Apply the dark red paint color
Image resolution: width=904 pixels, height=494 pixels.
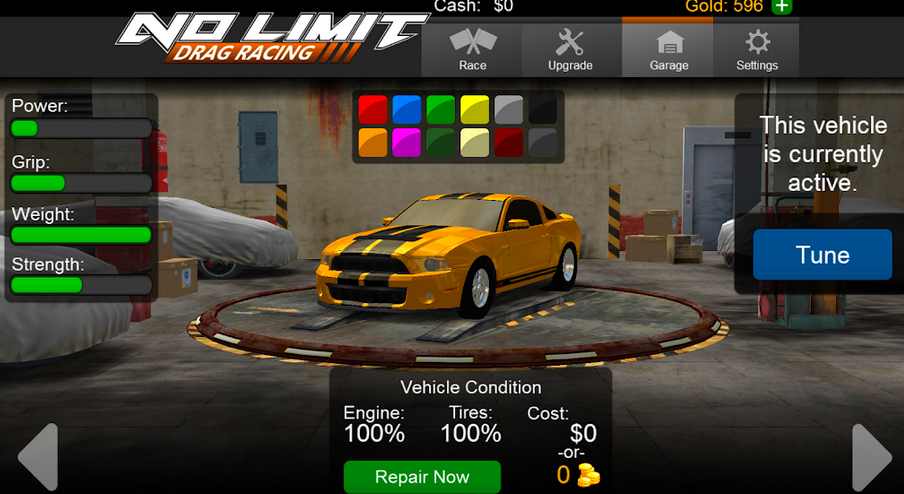tap(509, 142)
